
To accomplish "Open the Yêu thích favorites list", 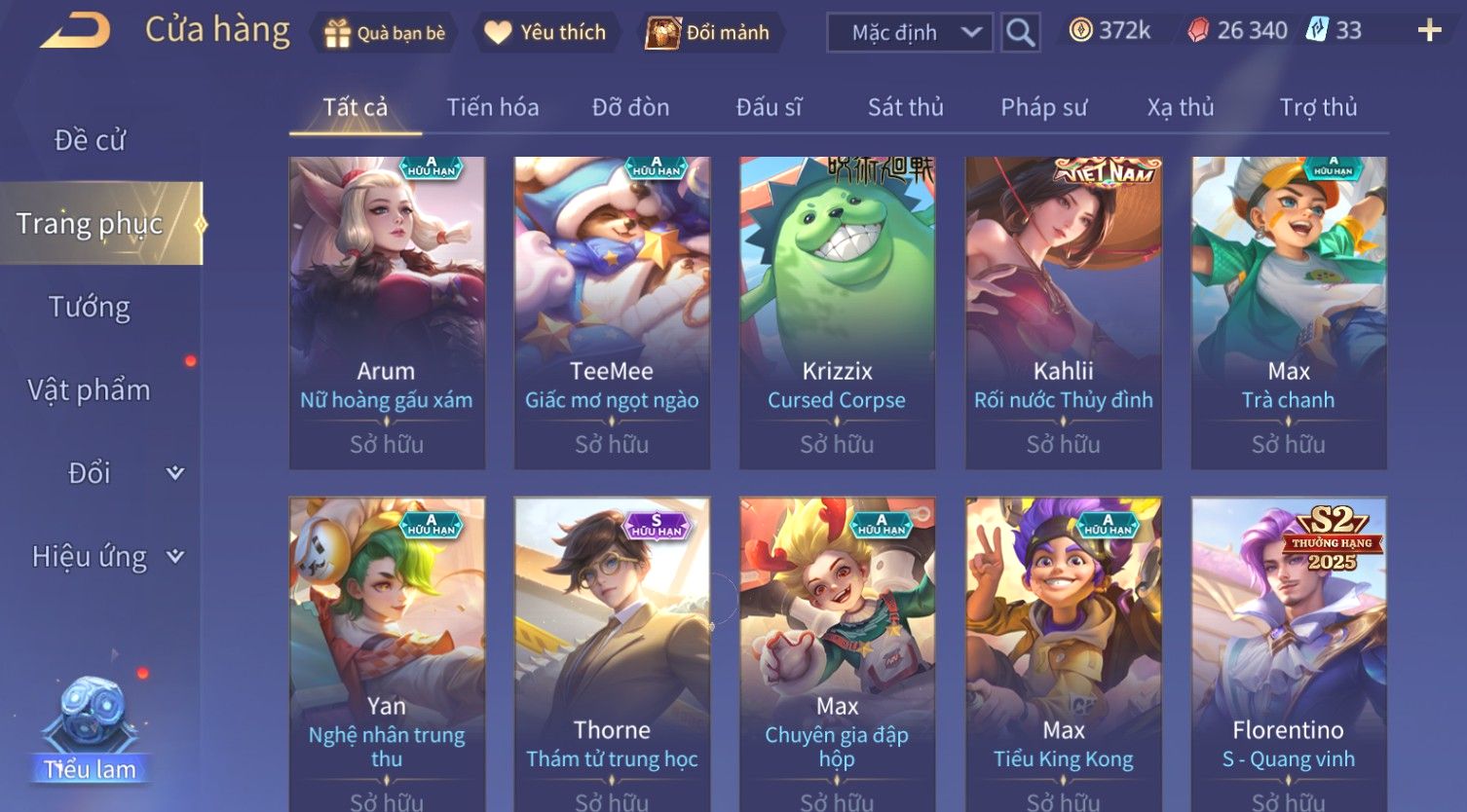I will [x=546, y=32].
